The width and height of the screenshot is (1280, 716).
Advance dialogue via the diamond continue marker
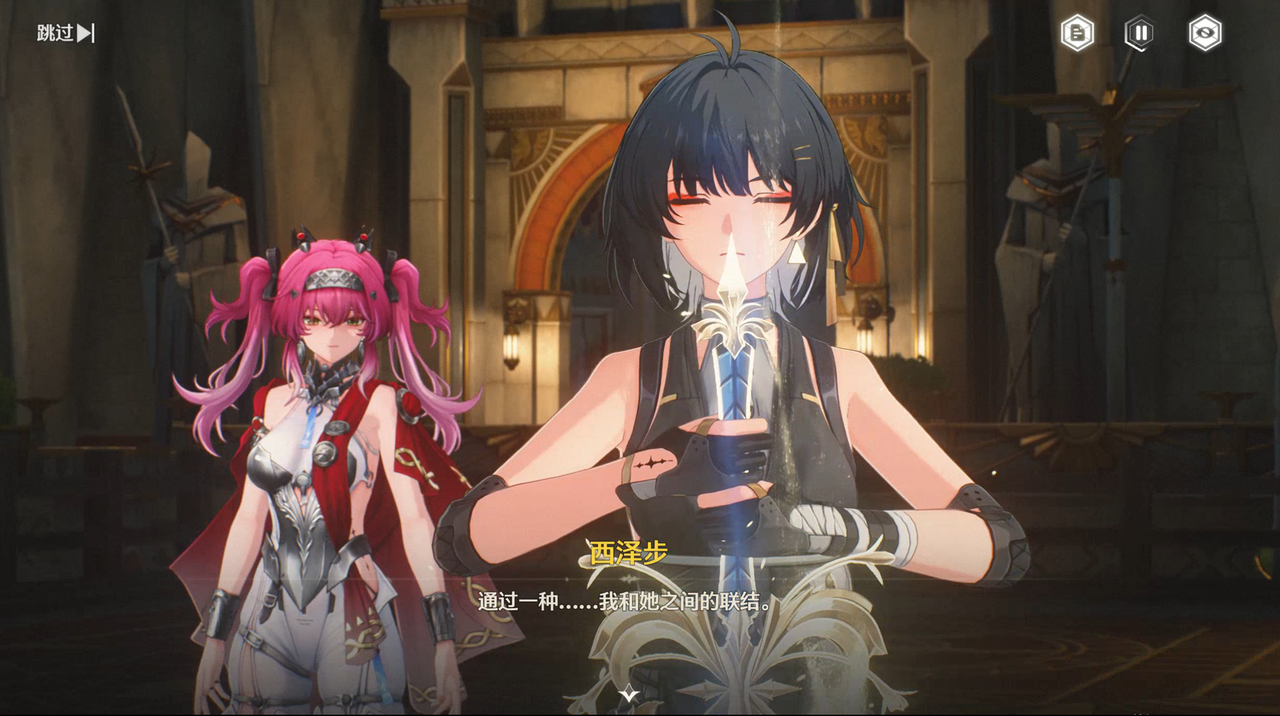(x=627, y=693)
